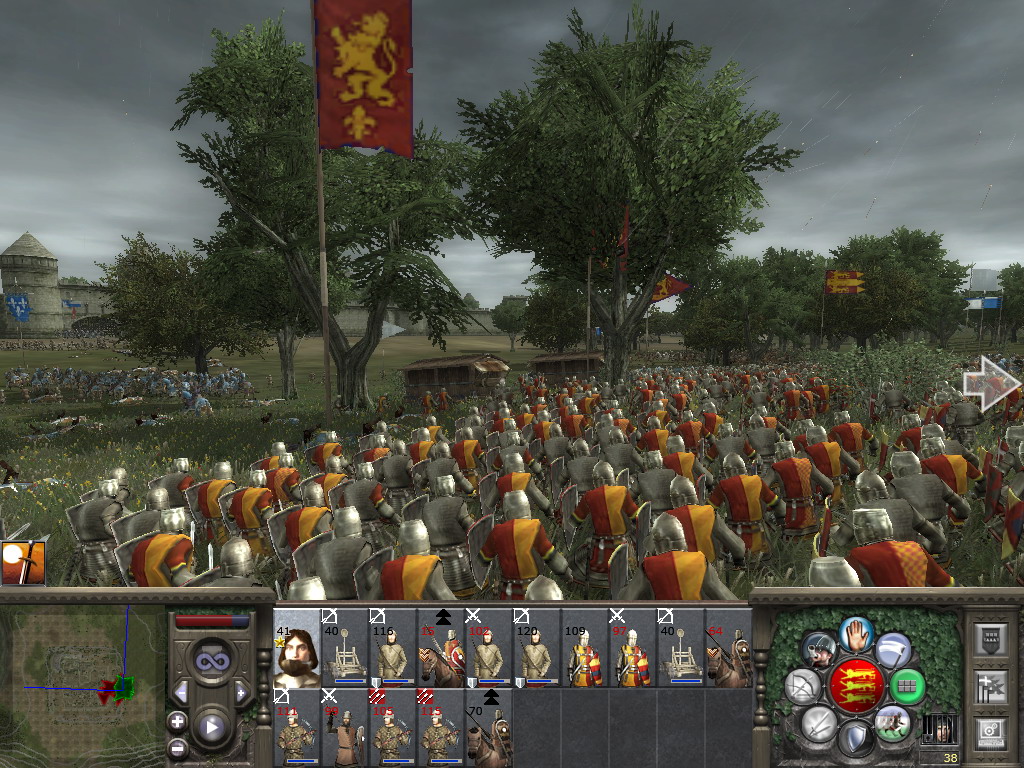The height and width of the screenshot is (768, 1024).
Task: Select the longbow unit with 111 men
Action: [296, 727]
